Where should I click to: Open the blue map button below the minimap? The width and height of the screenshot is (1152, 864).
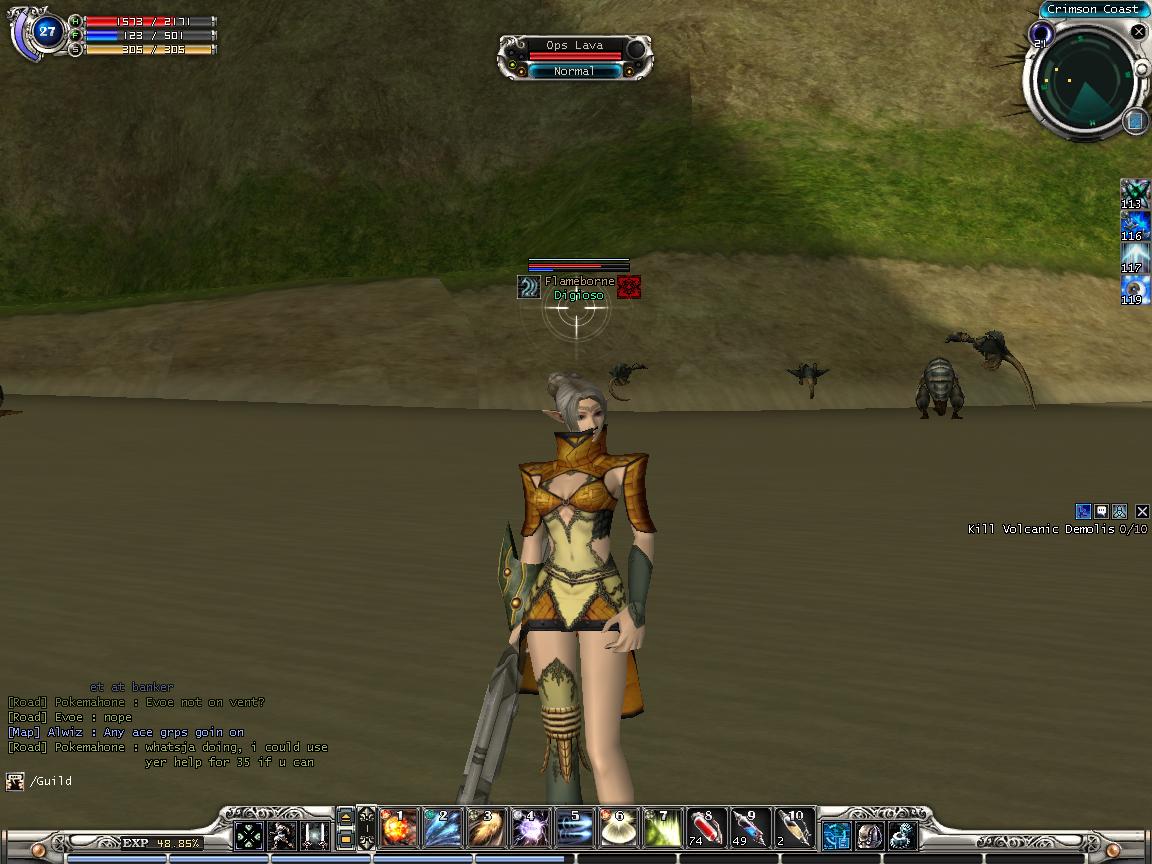click(1135, 121)
